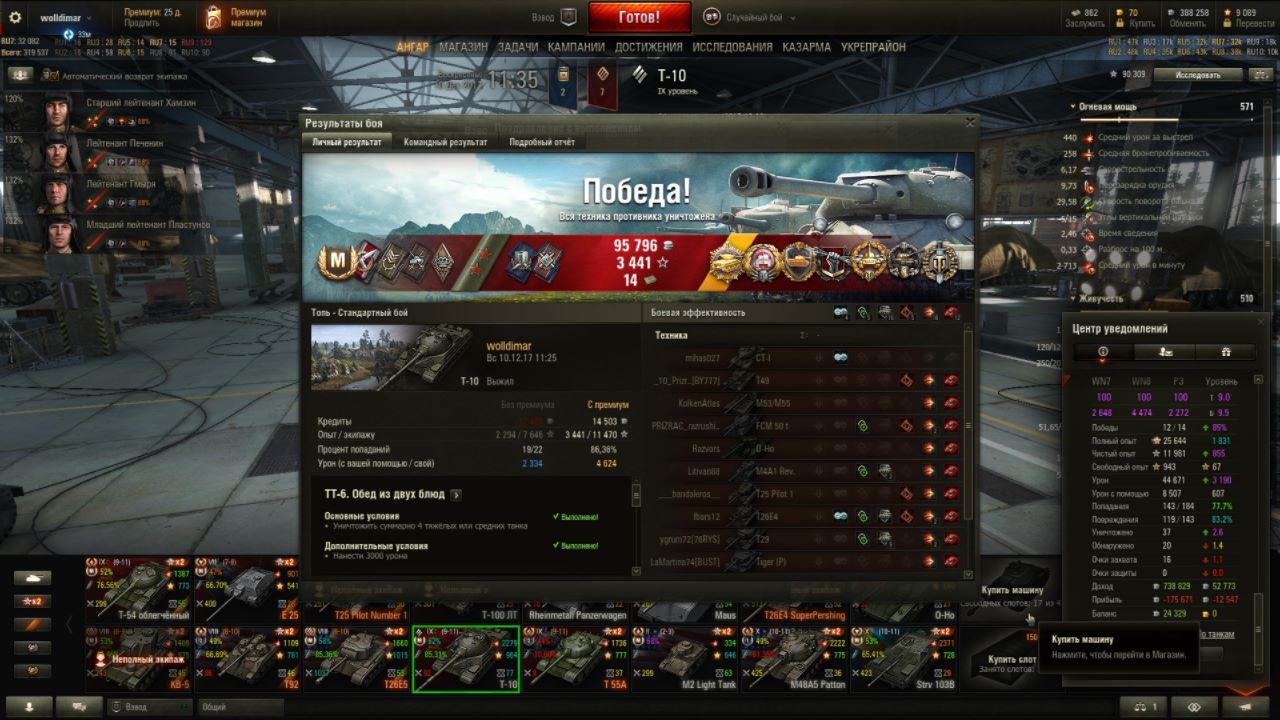Go to the ЗАДАЧИ section
This screenshot has height=720, width=1280.
[x=517, y=47]
